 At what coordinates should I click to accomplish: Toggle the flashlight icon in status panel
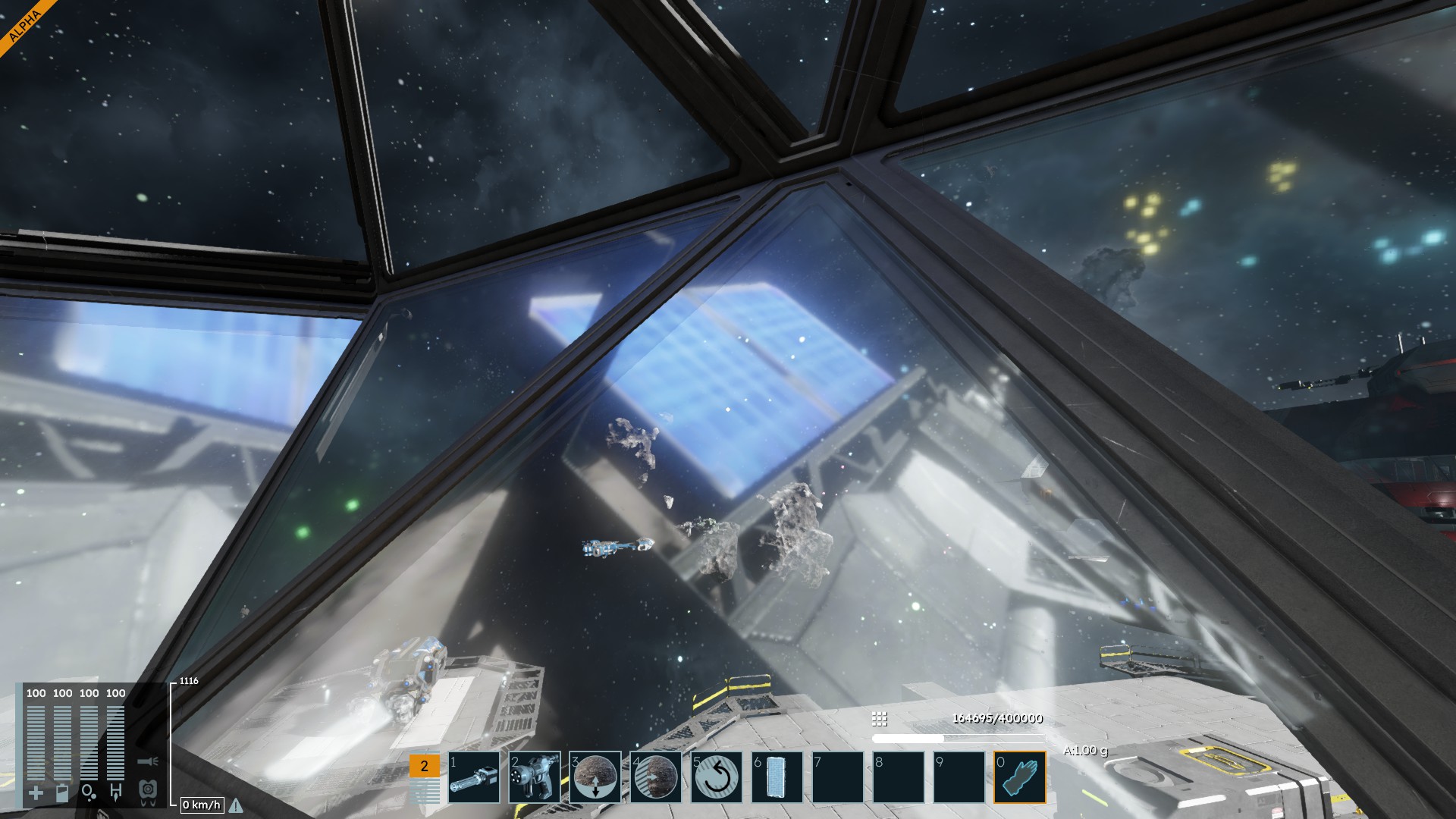[147, 761]
